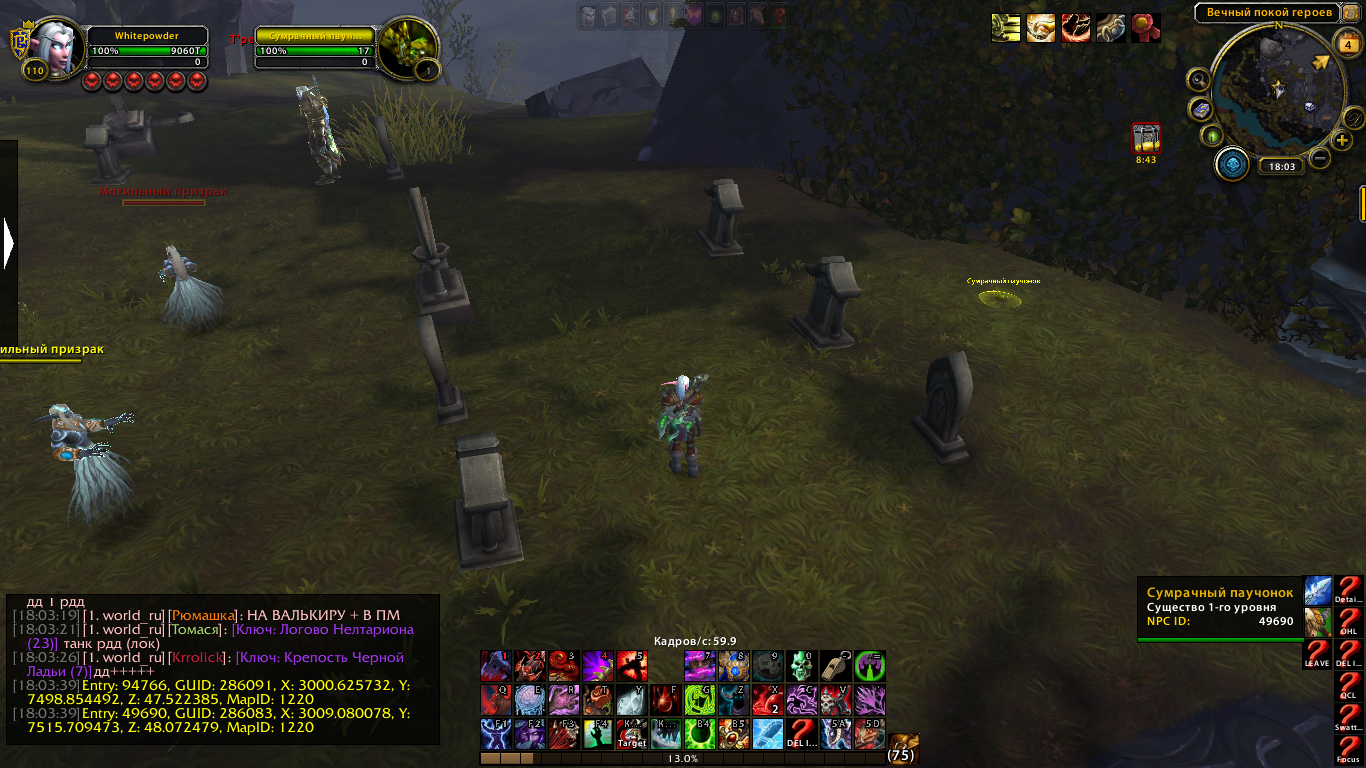
Task: Activate the rose ability bound to T
Action: (x=598, y=700)
